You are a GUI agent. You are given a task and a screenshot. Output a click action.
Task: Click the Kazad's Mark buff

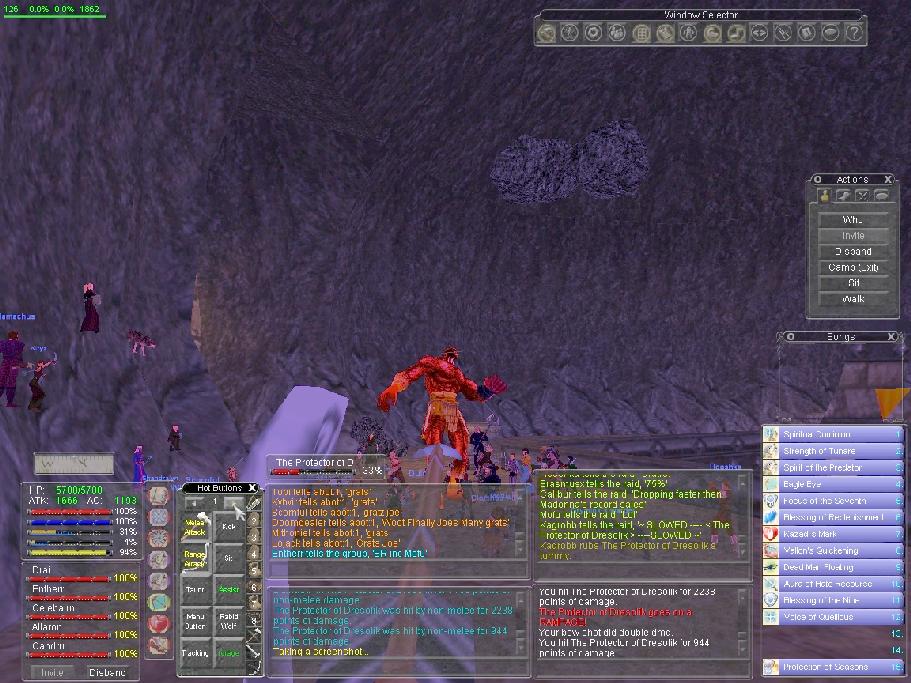(832, 534)
